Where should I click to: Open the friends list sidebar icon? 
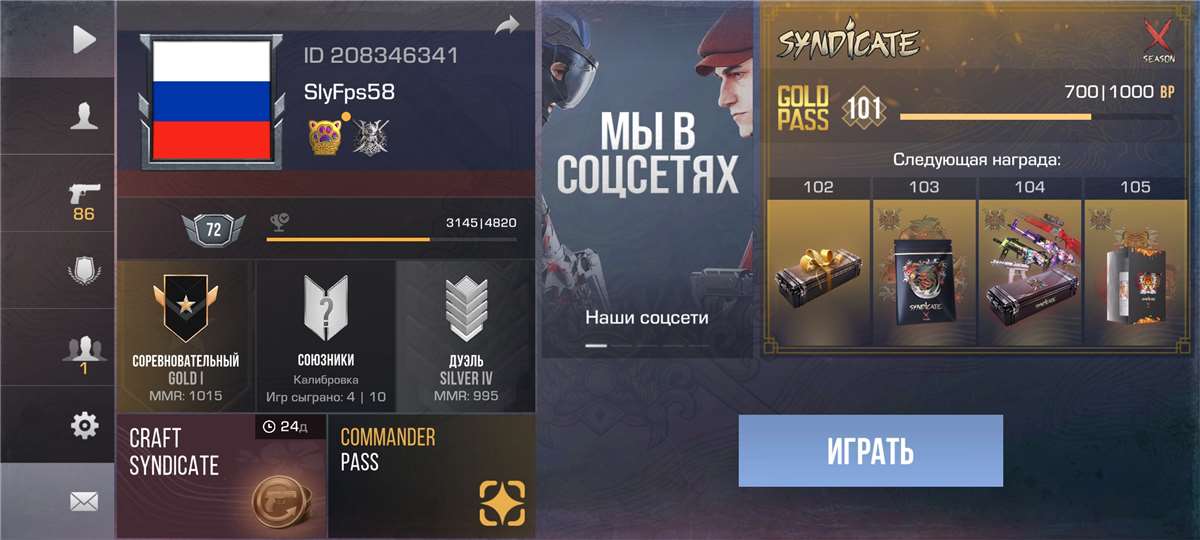click(84, 351)
